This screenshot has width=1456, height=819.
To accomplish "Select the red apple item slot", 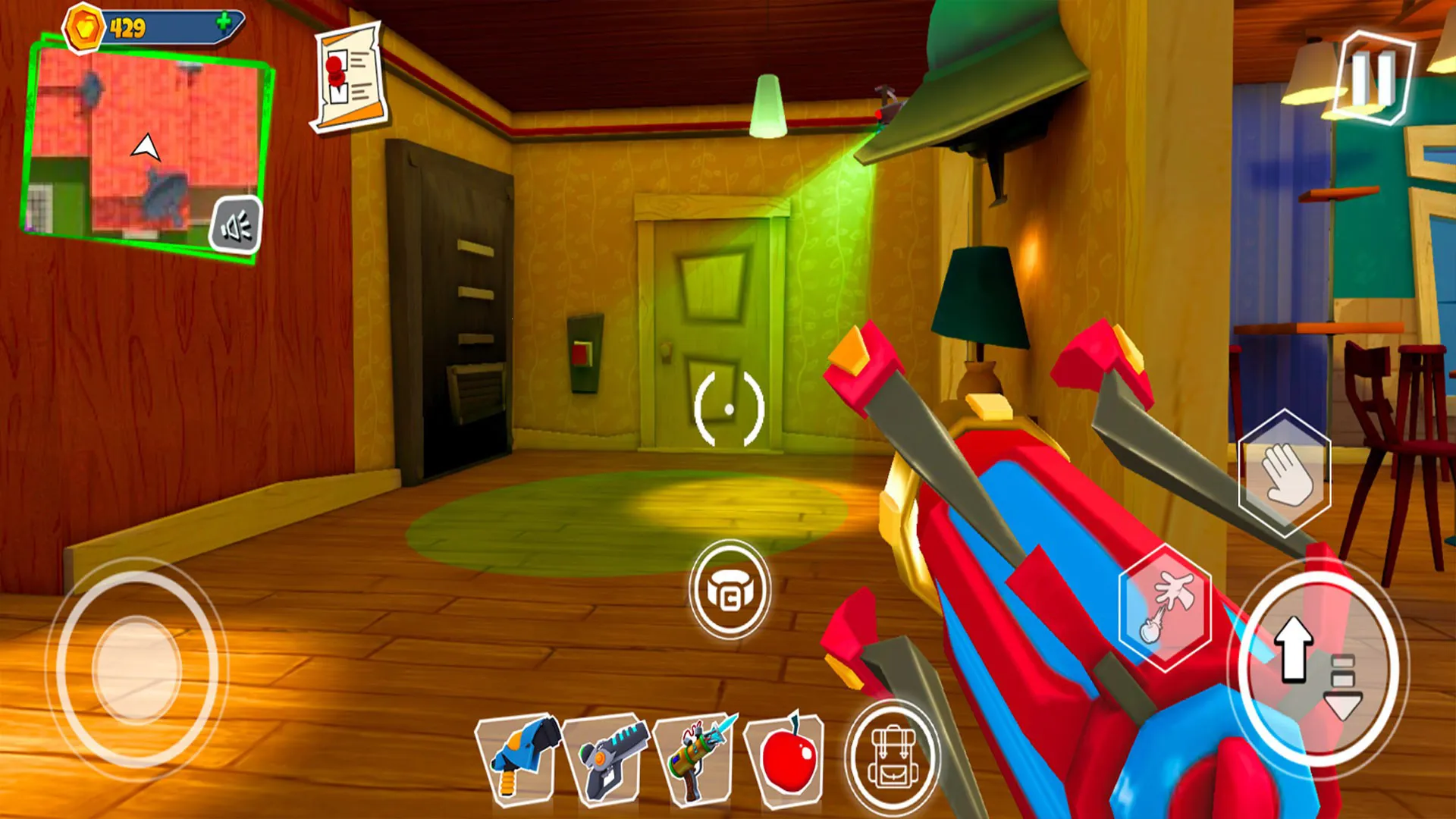I will click(786, 758).
